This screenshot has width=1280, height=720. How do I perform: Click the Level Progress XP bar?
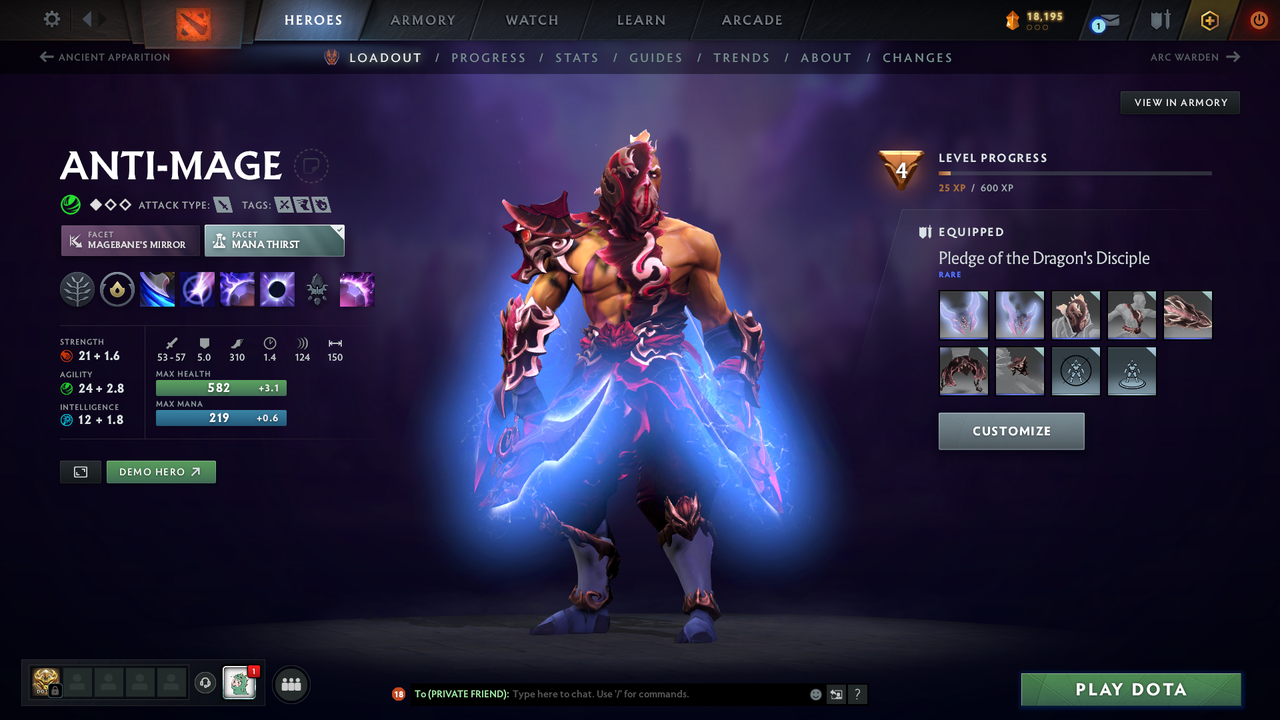pyautogui.click(x=1075, y=172)
